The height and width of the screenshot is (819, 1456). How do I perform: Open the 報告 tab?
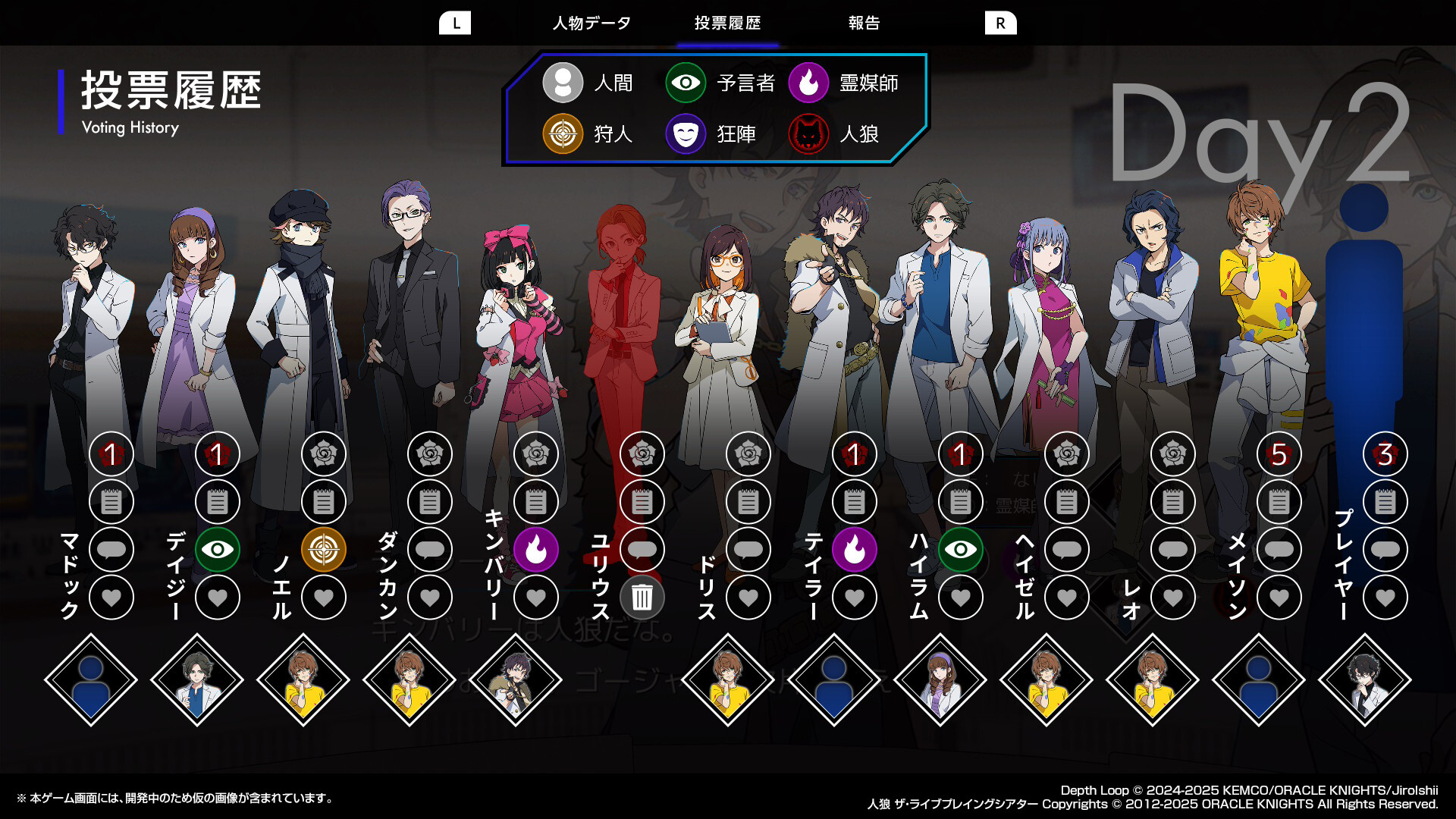pyautogui.click(x=864, y=23)
